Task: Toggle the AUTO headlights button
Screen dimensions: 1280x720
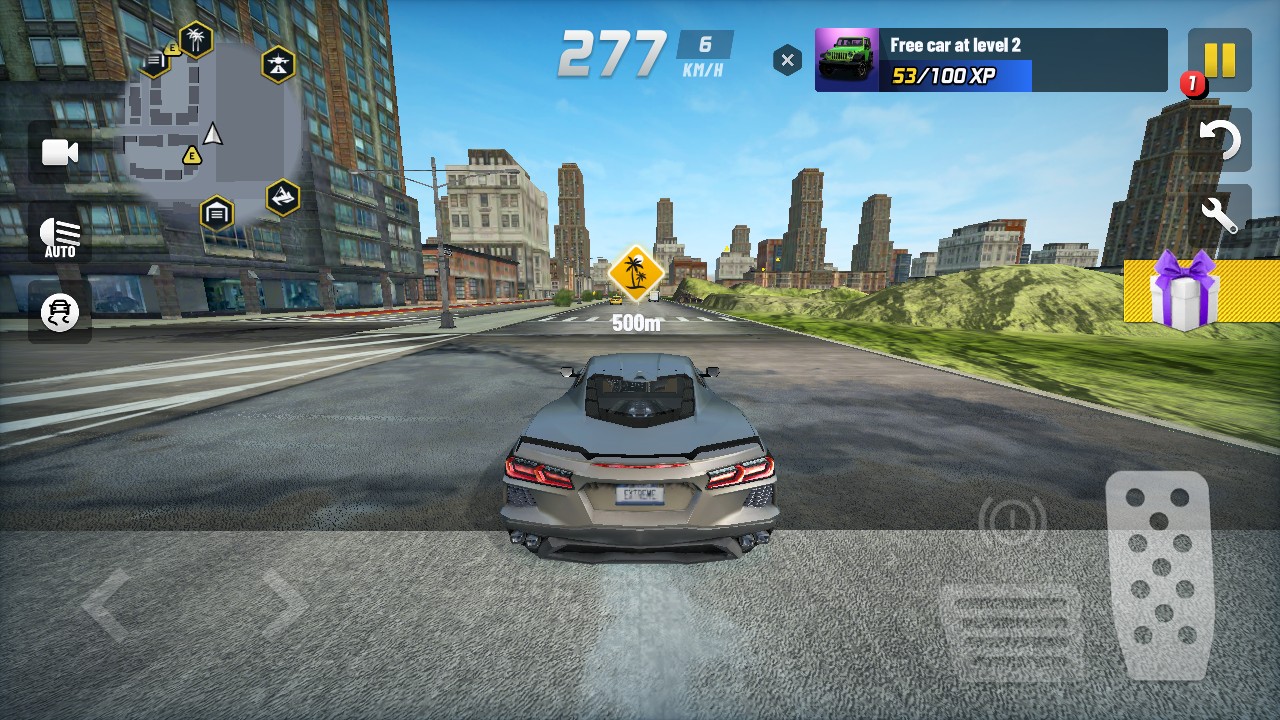Action: [60, 236]
